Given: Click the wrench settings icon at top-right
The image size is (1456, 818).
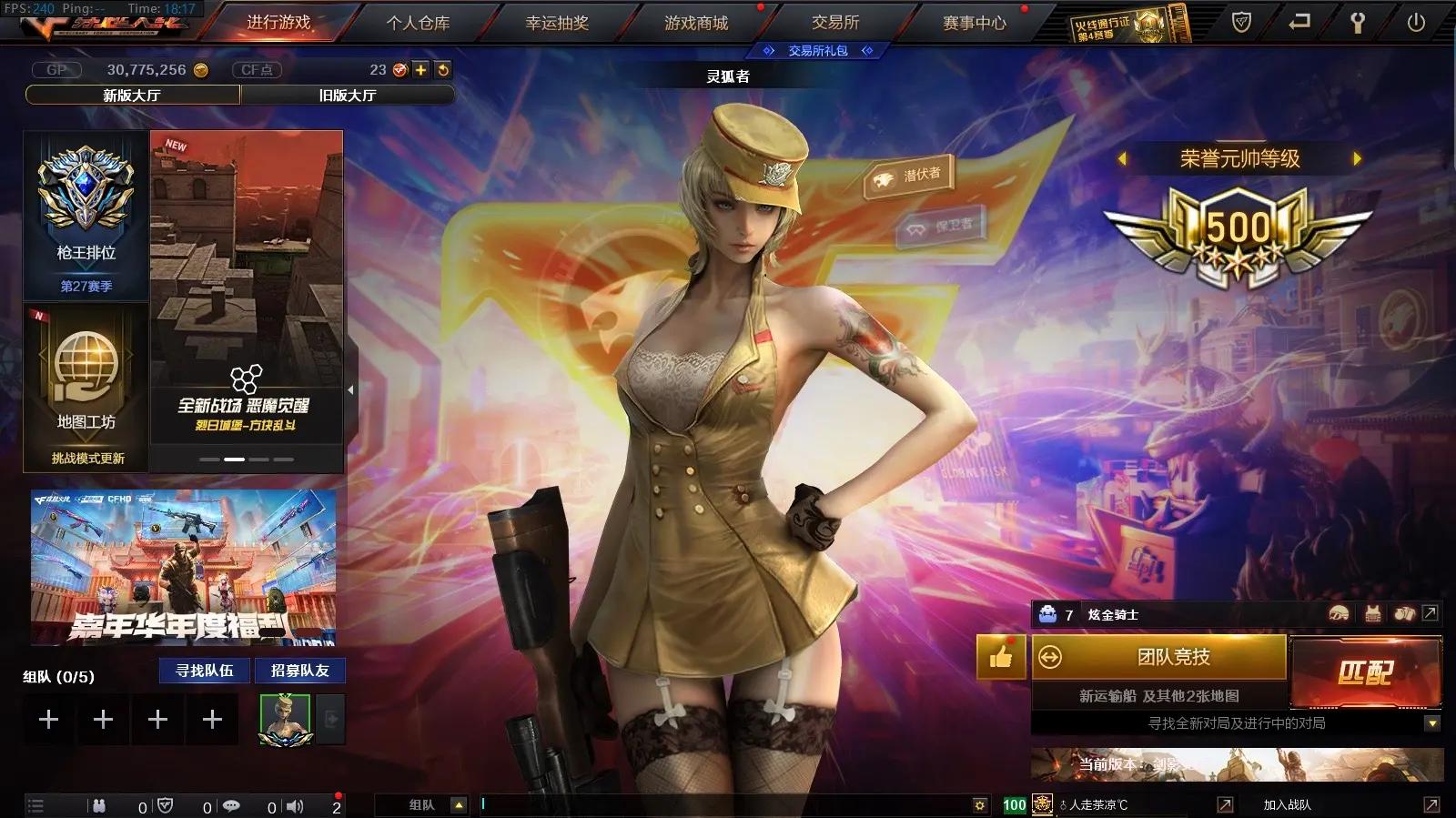Looking at the screenshot, I should pyautogui.click(x=1357, y=20).
